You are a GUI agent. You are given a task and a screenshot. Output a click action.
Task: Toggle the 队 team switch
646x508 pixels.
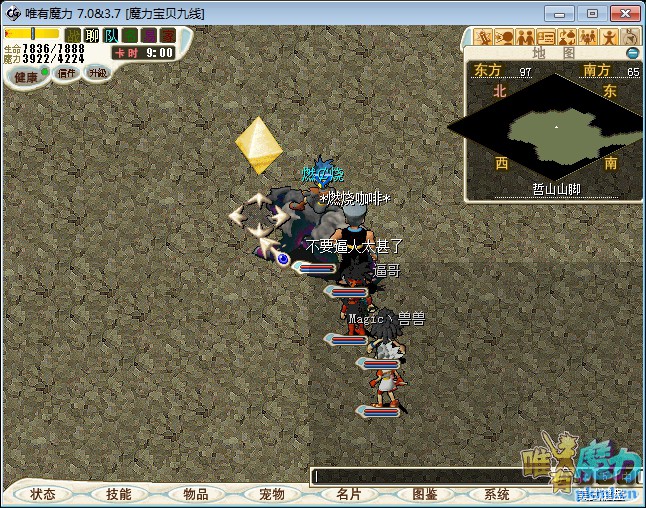tap(112, 35)
